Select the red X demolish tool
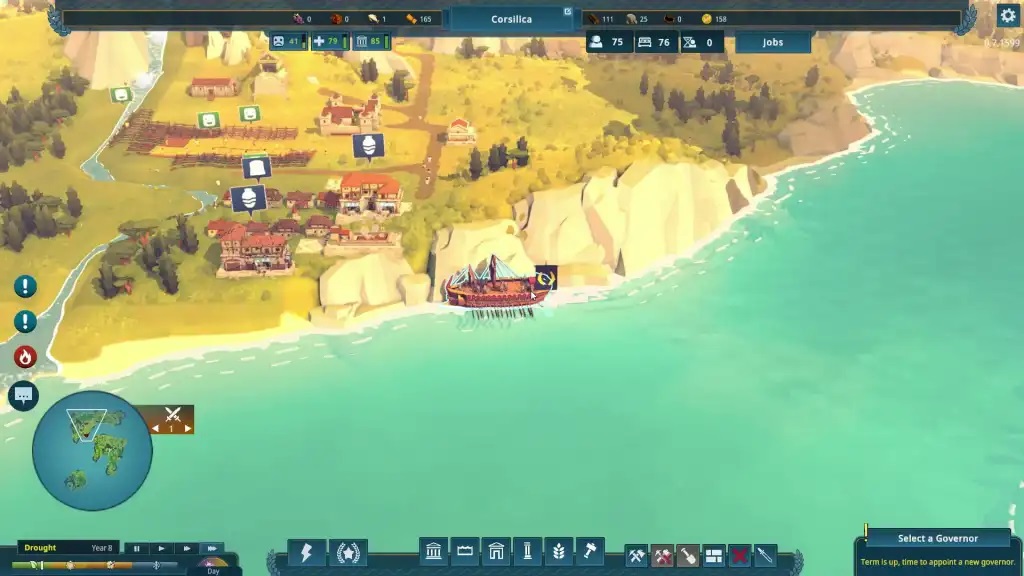This screenshot has width=1024, height=576. [739, 555]
